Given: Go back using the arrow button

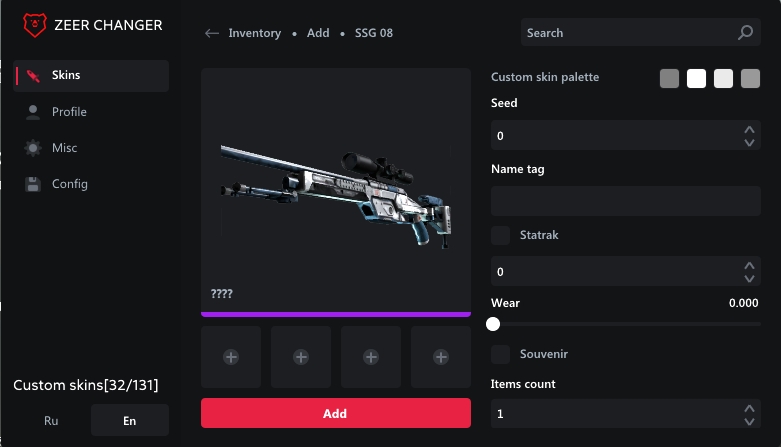Looking at the screenshot, I should (x=212, y=33).
